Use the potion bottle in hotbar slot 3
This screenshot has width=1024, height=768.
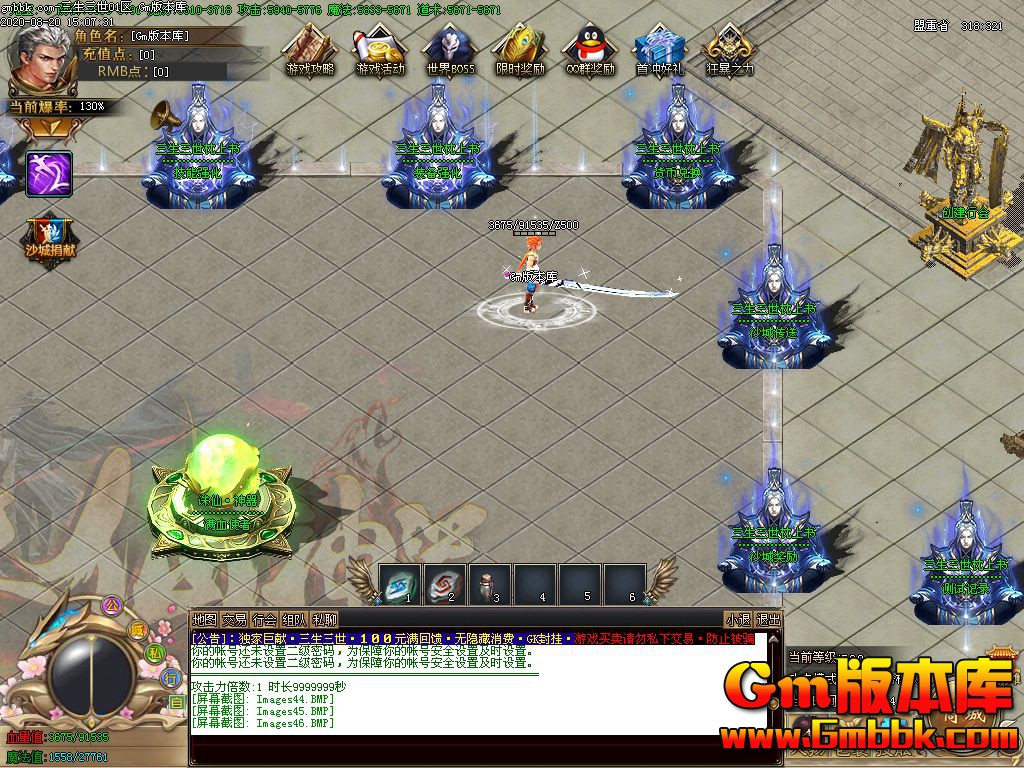[x=490, y=583]
